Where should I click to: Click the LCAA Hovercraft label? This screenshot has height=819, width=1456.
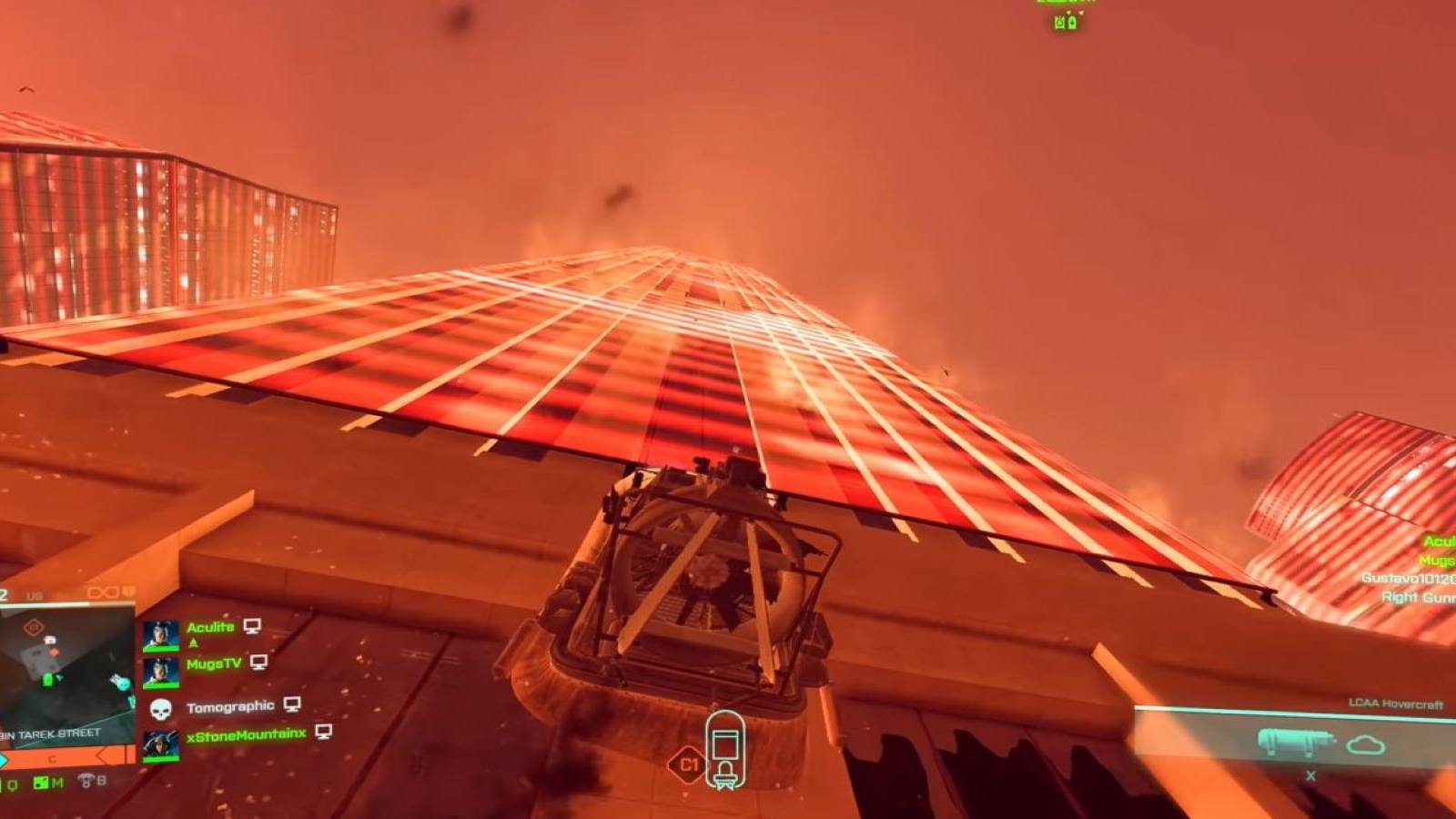coord(1397,703)
